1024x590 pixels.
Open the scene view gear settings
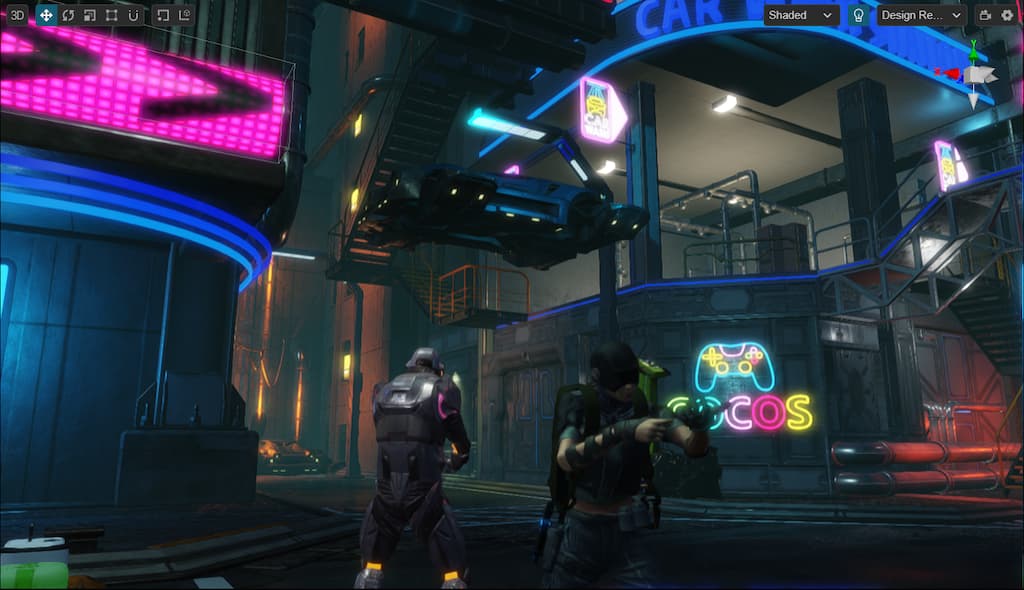(1006, 15)
